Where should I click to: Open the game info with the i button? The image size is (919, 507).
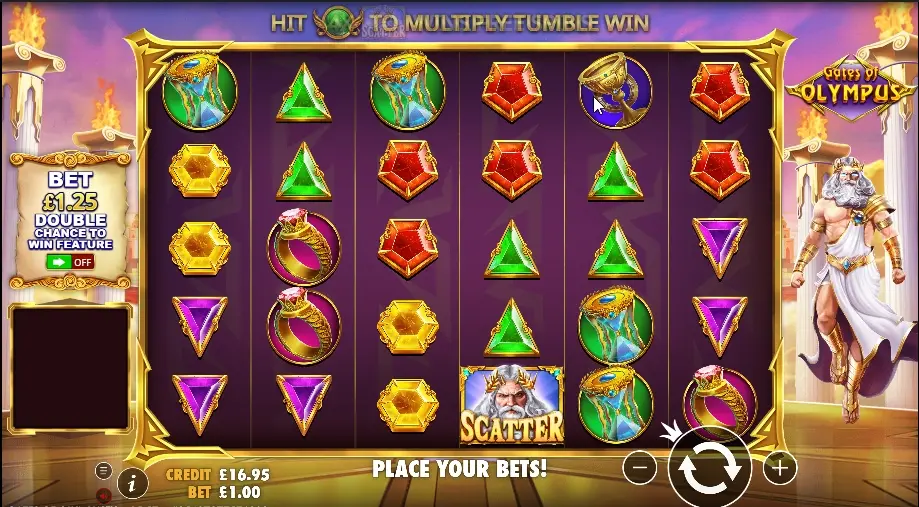(132, 483)
